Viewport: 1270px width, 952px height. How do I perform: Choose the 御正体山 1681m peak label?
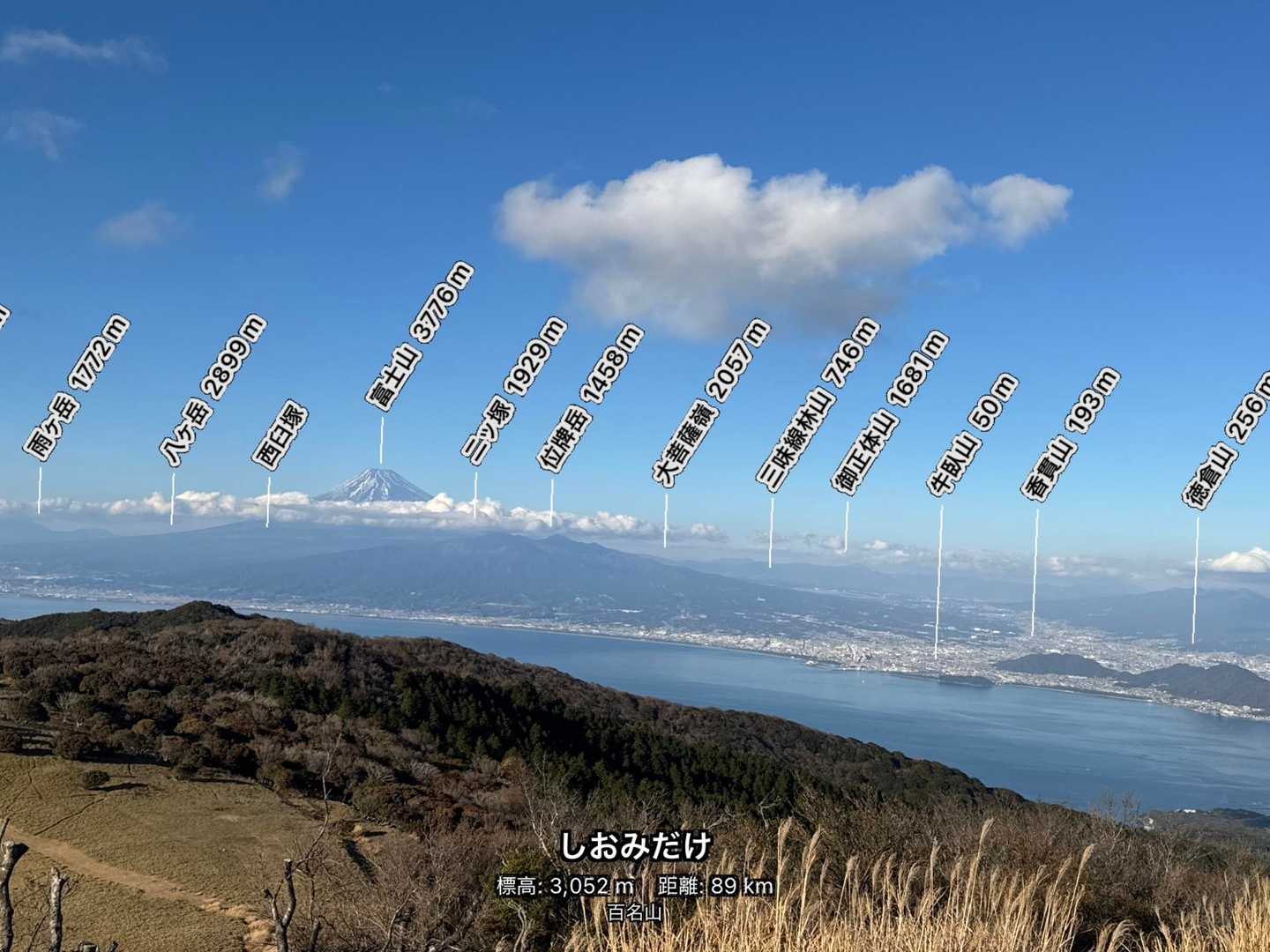pyautogui.click(x=891, y=411)
